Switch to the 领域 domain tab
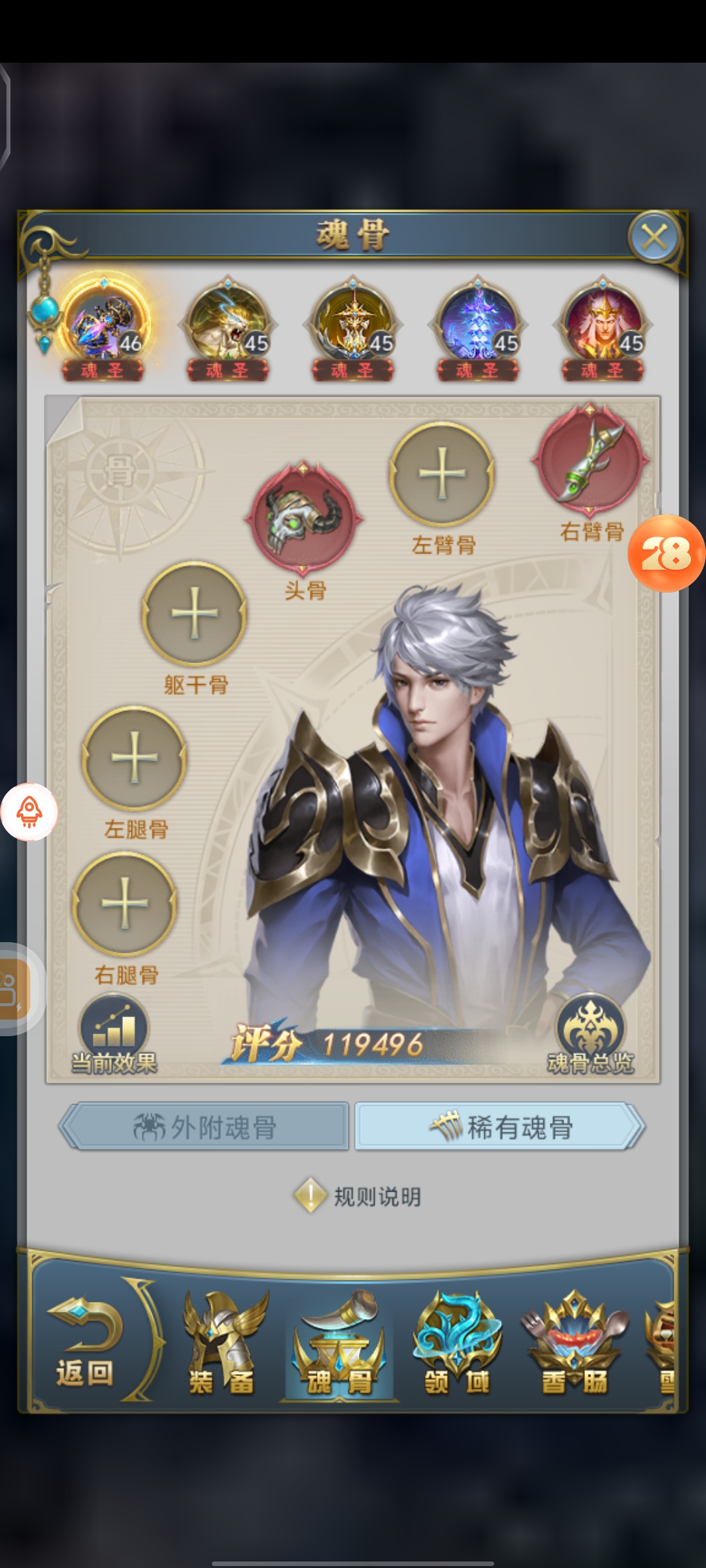706x1568 pixels. (x=457, y=1345)
